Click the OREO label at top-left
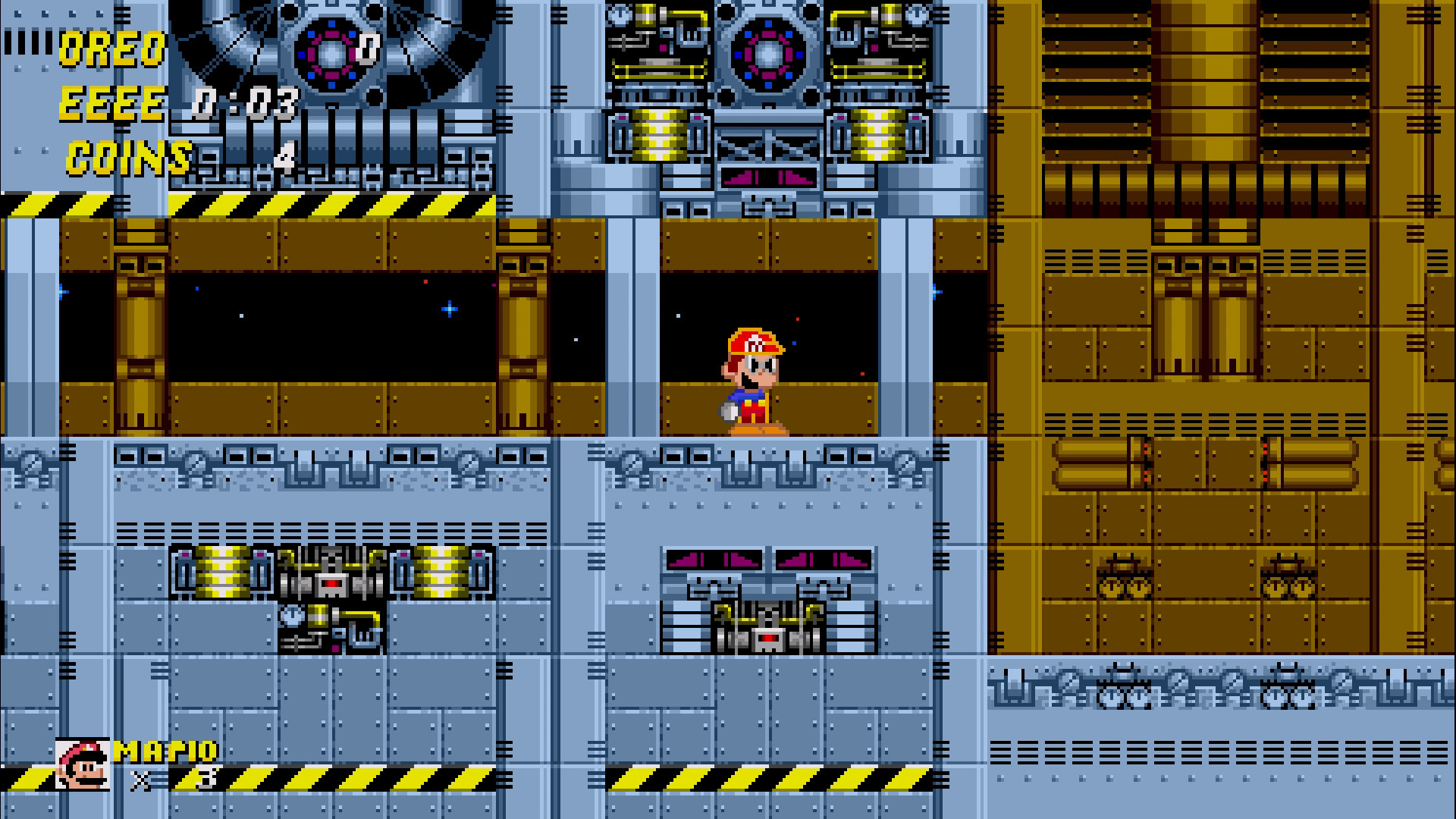1456x819 pixels. (112, 49)
